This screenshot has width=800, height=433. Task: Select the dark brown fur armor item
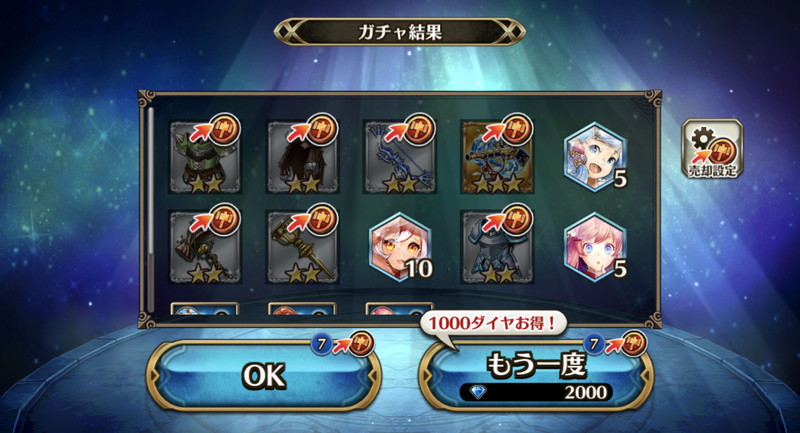(x=299, y=157)
